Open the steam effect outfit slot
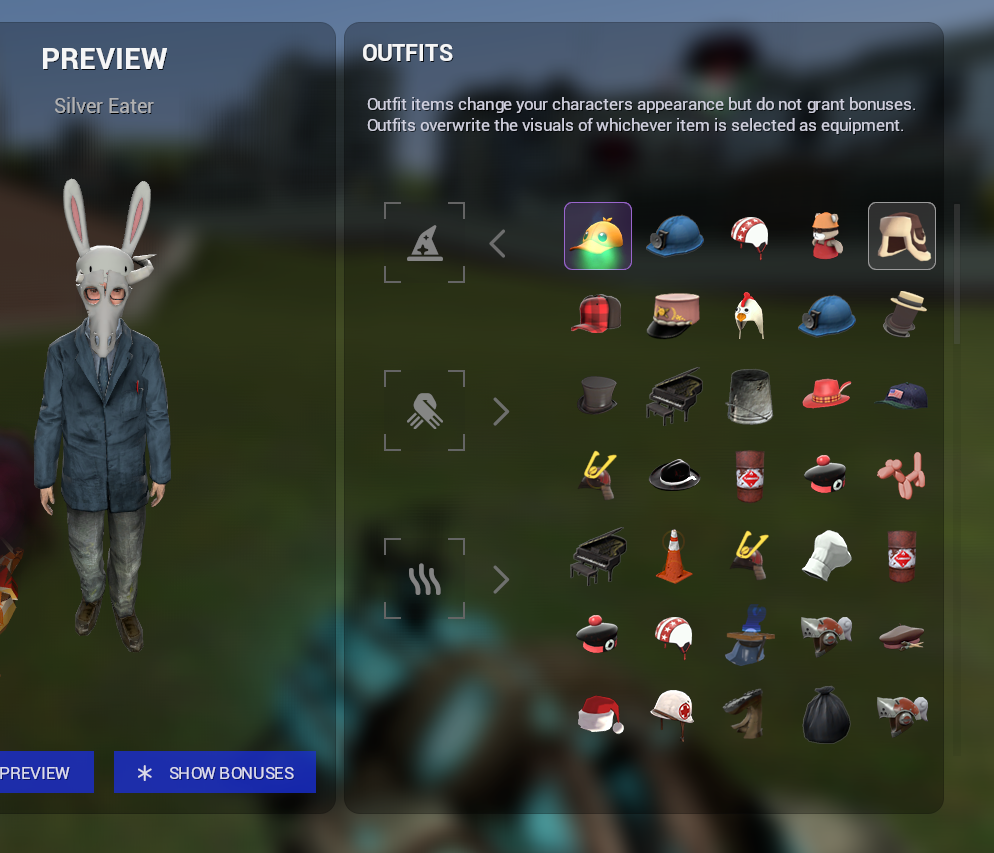This screenshot has height=853, width=994. [x=425, y=579]
